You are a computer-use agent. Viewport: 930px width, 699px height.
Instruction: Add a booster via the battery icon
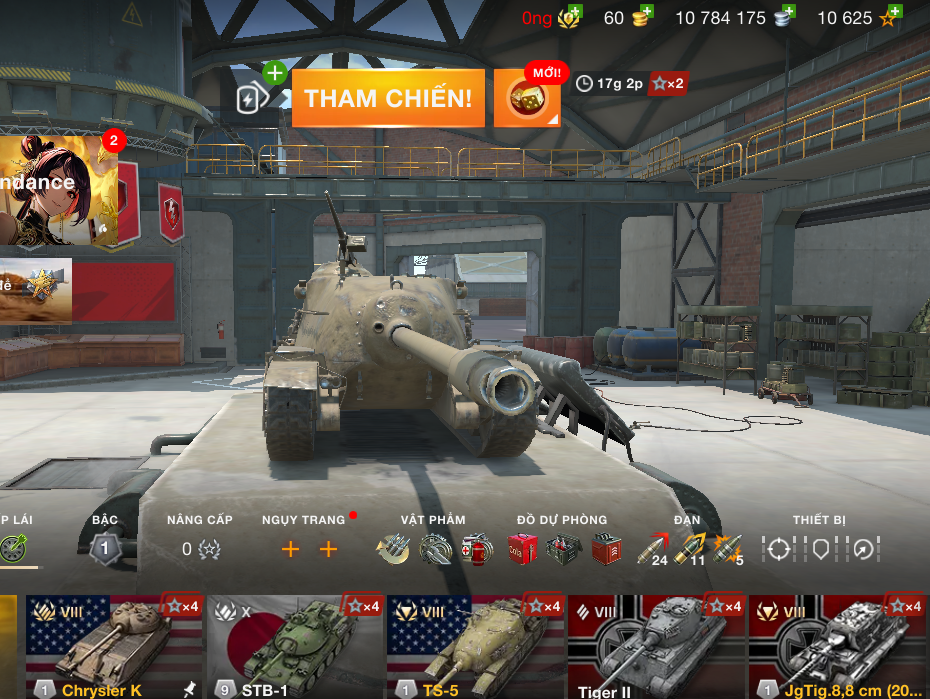click(251, 97)
